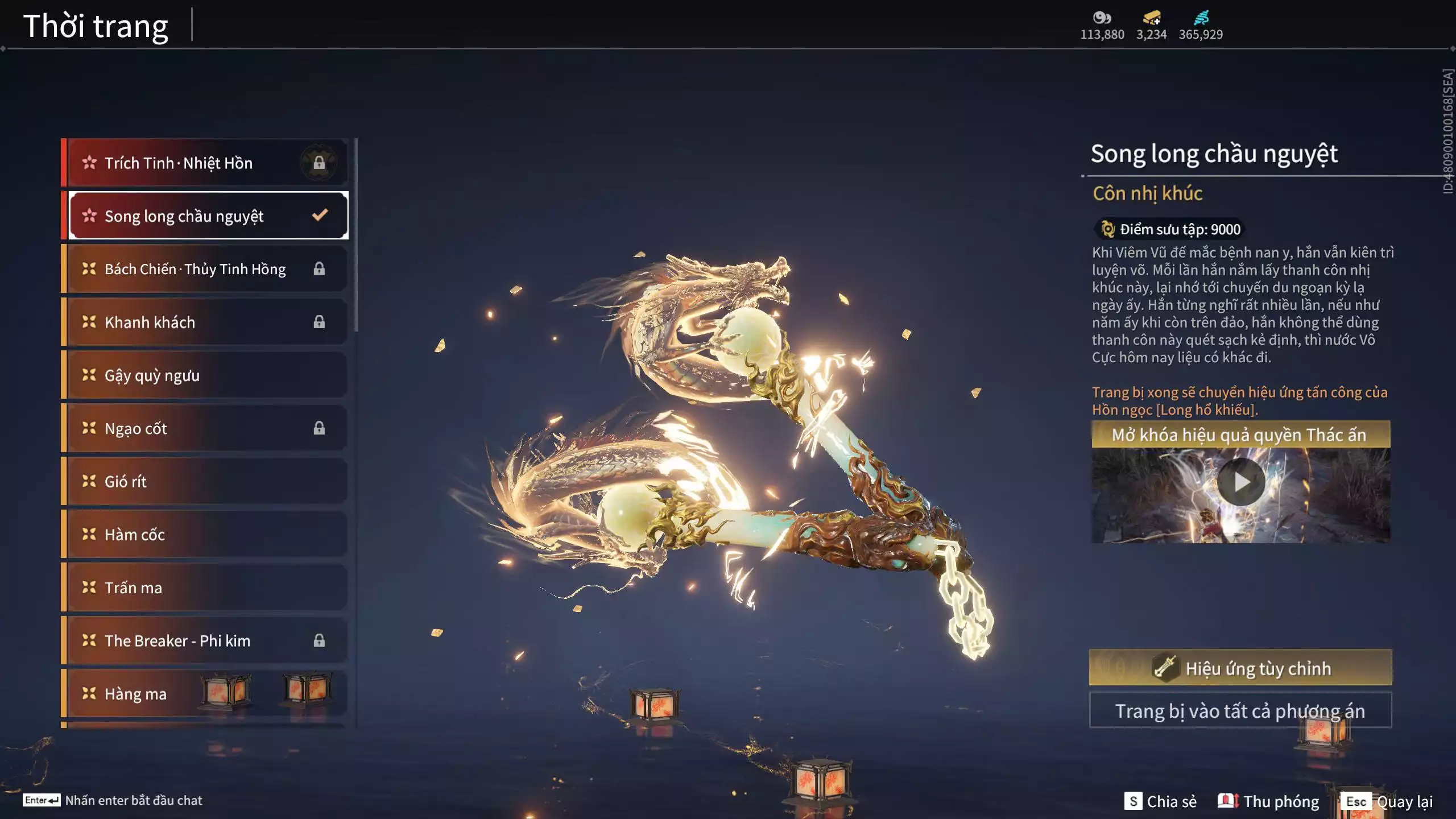This screenshot has height=819, width=1456.
Task: Click the gold ingot currency icon
Action: (x=1151, y=18)
